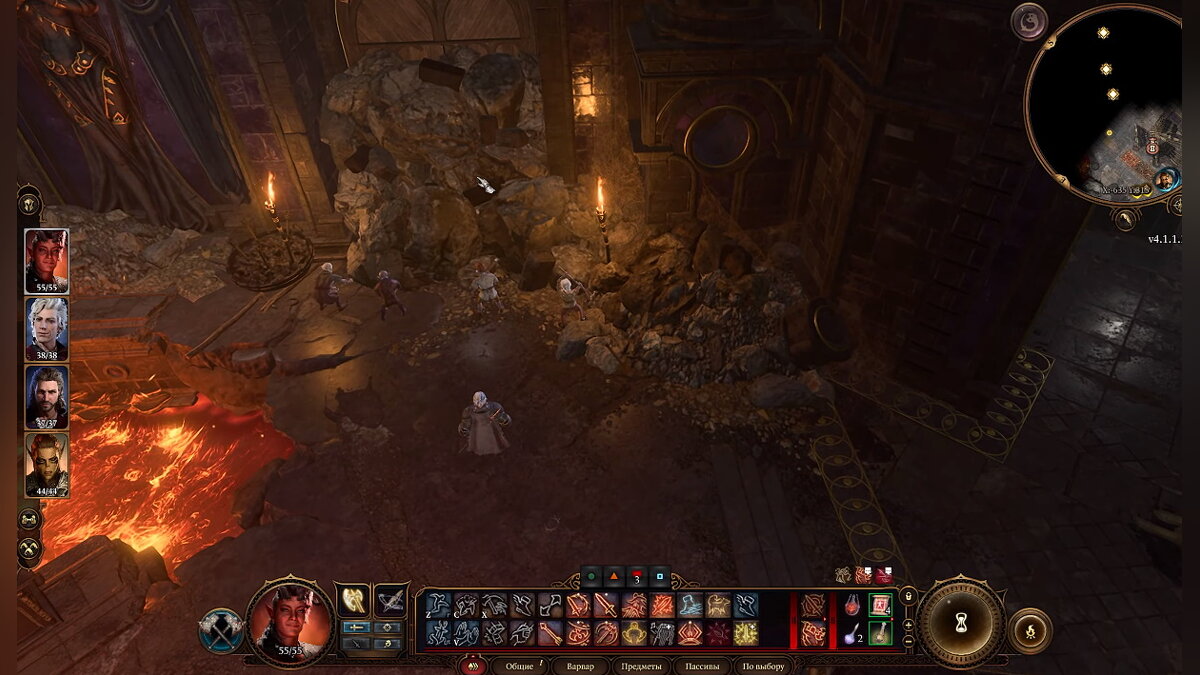Click the round swirl button beside minimap
Screen dimensions: 1200x675
(x=1028, y=21)
